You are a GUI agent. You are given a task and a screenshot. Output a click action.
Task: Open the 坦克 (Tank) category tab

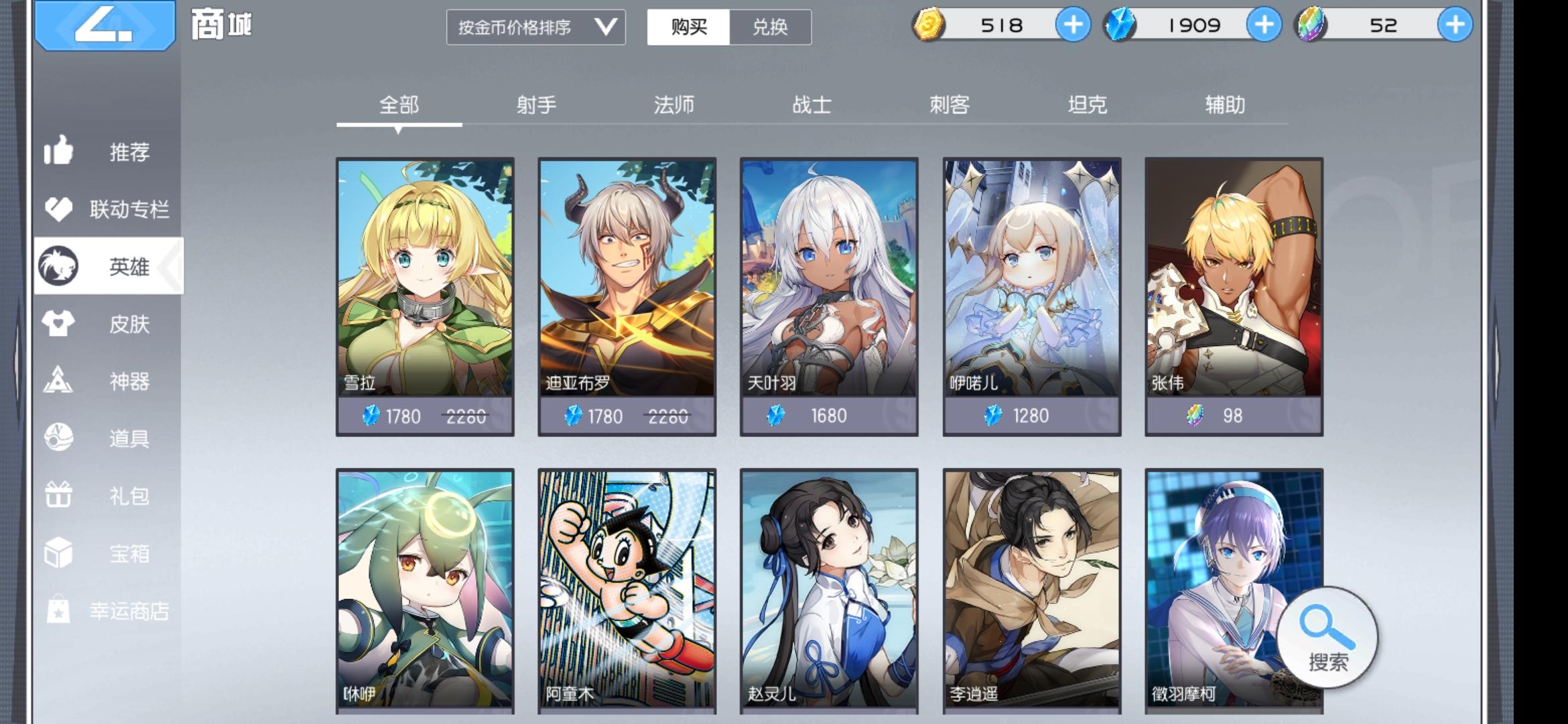tap(1087, 105)
